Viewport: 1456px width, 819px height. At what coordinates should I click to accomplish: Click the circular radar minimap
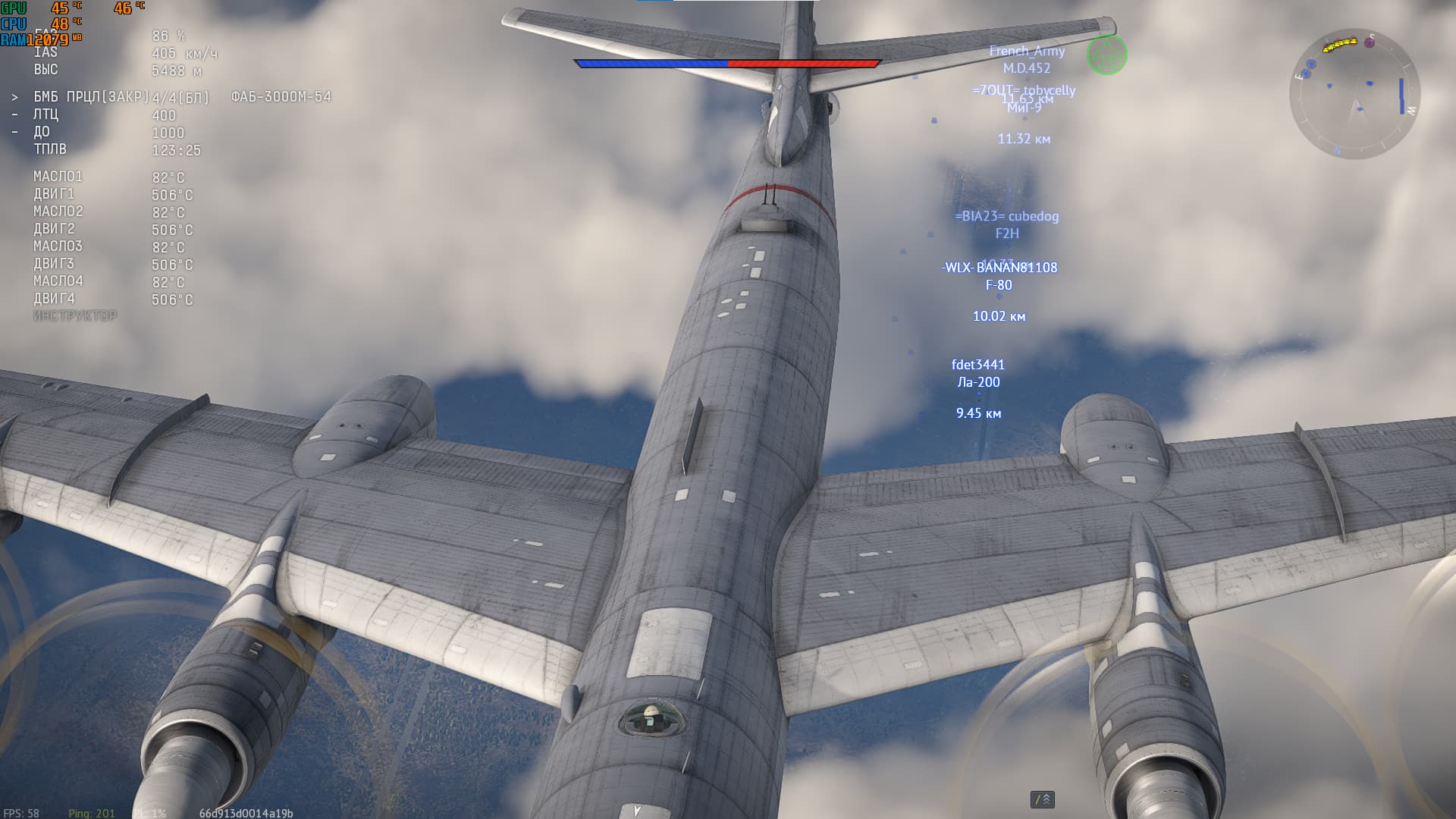[1354, 93]
